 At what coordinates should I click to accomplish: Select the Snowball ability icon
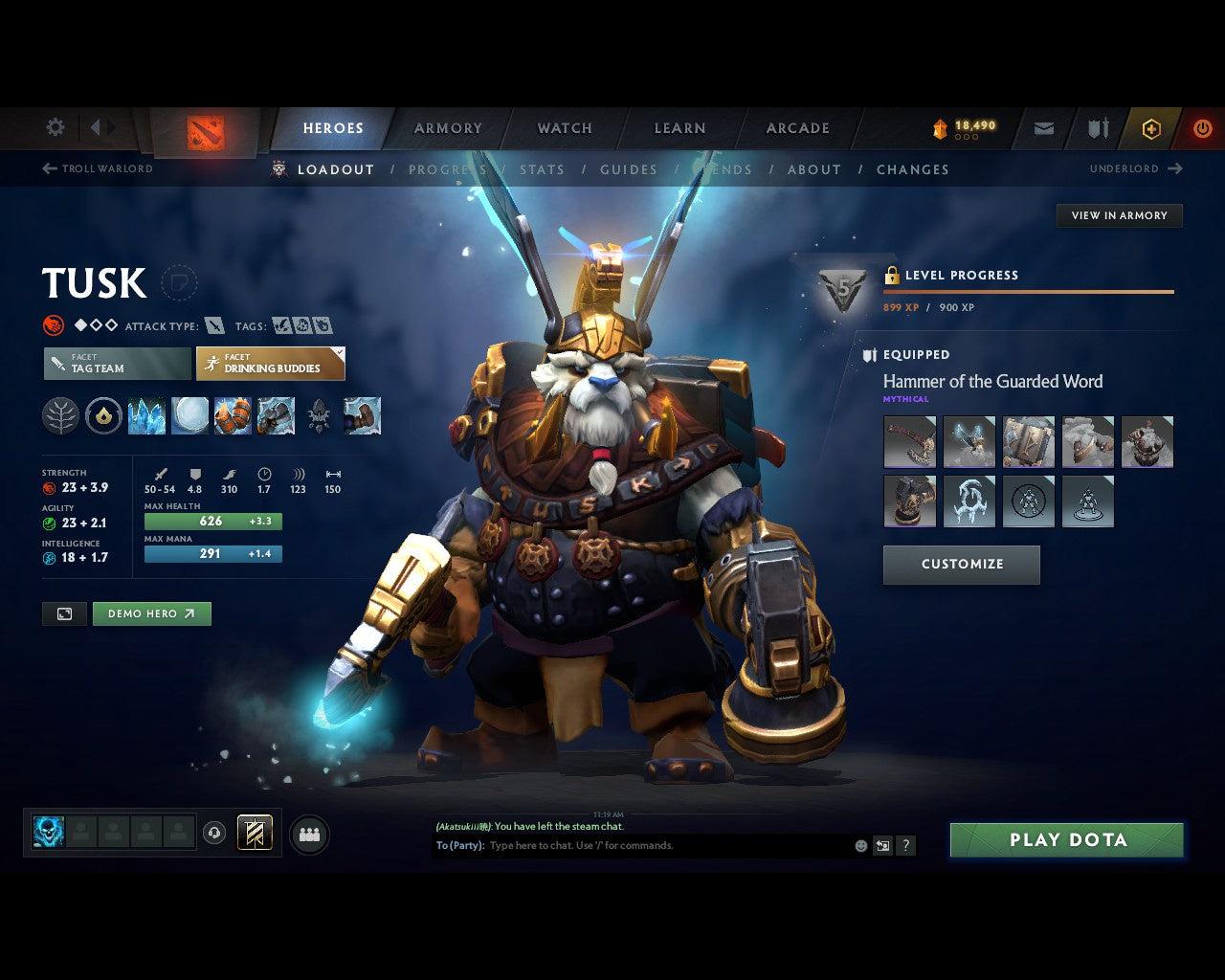click(189, 415)
